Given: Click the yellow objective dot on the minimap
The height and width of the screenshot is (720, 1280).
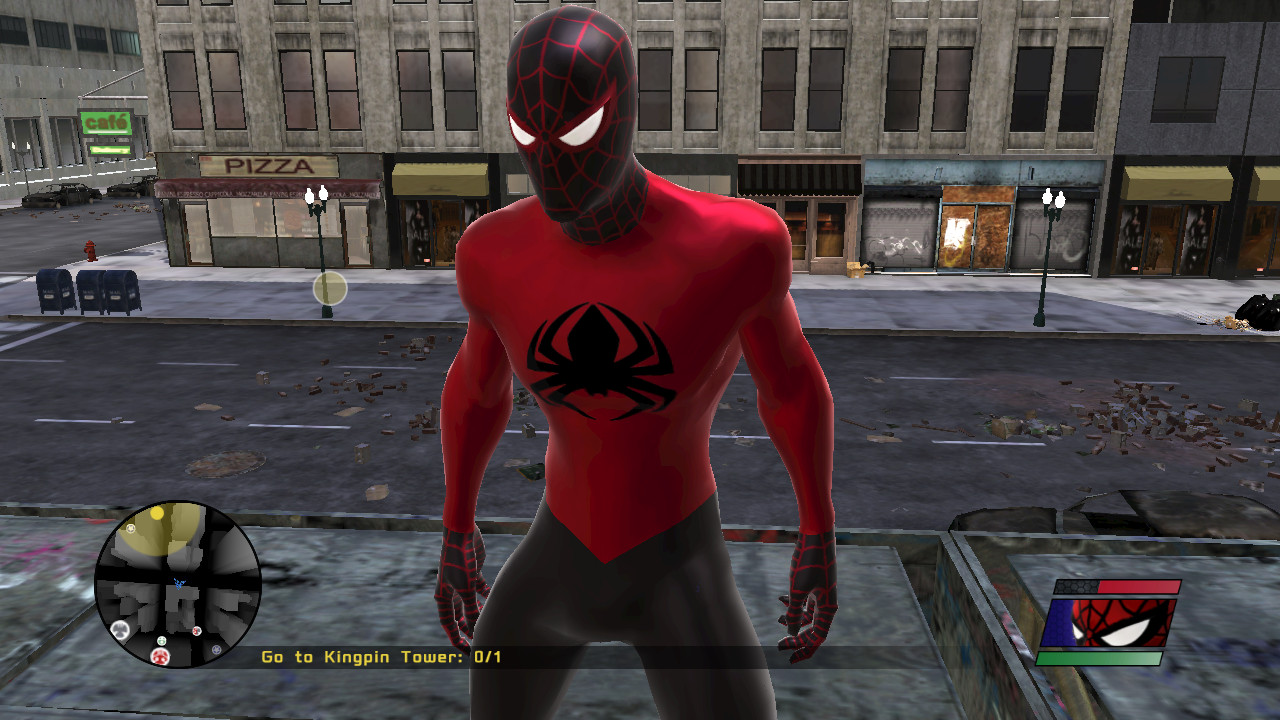Looking at the screenshot, I should point(157,514).
